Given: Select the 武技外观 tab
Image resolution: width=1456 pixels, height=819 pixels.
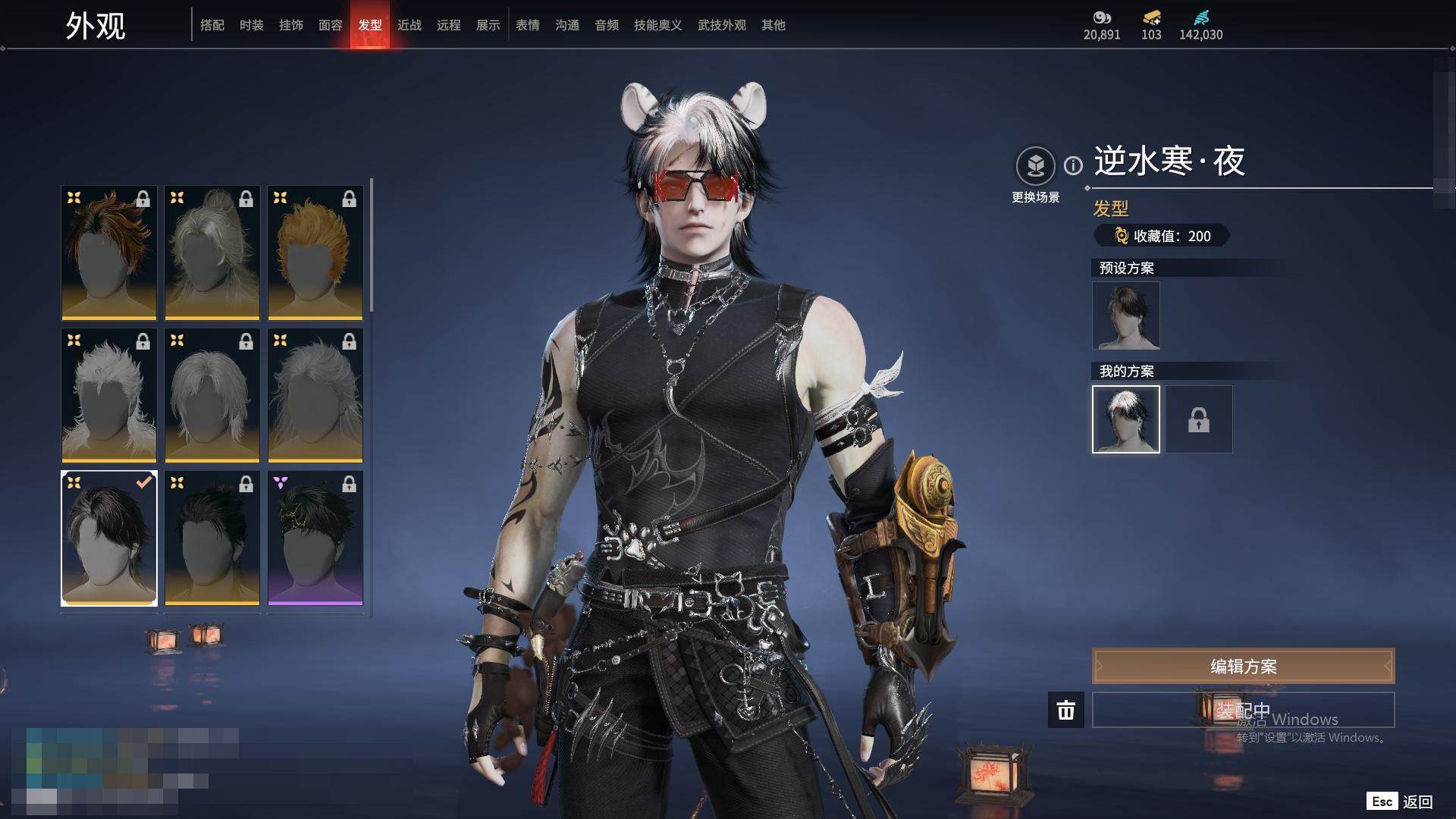Looking at the screenshot, I should [722, 25].
